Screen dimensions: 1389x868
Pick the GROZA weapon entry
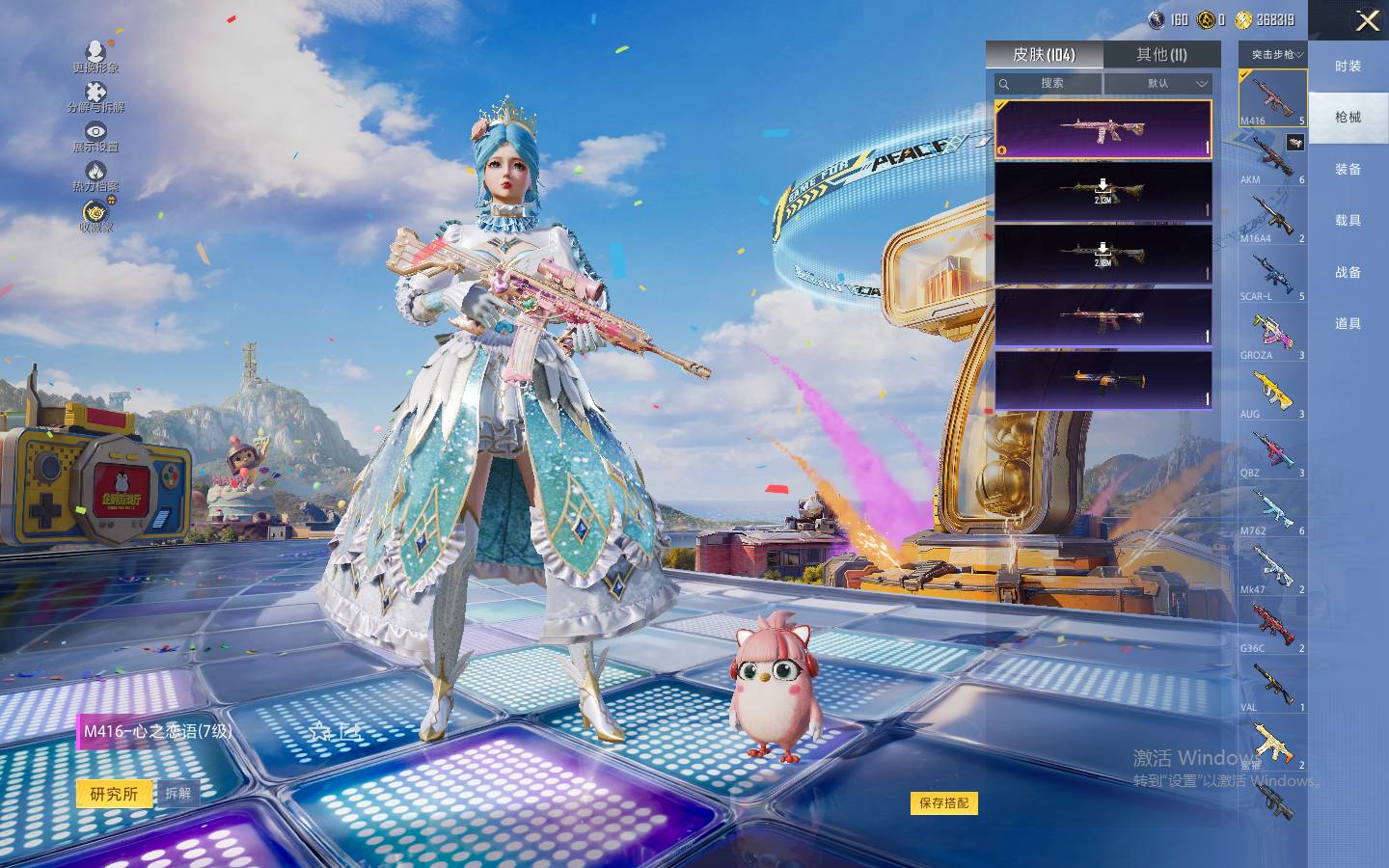[x=1272, y=334]
